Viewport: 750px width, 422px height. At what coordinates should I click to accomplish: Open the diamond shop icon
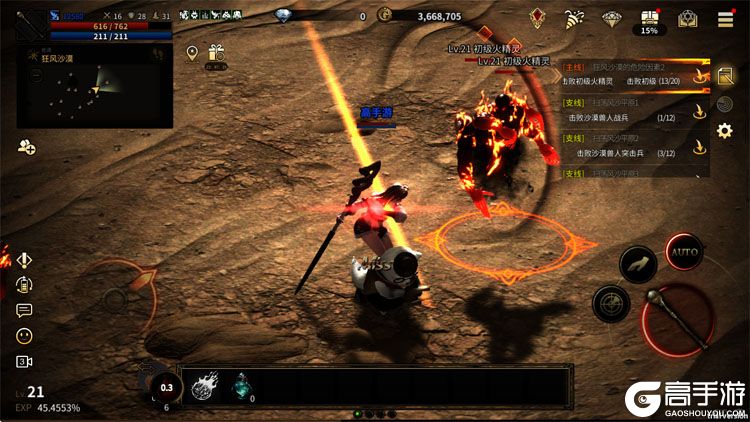[612, 19]
